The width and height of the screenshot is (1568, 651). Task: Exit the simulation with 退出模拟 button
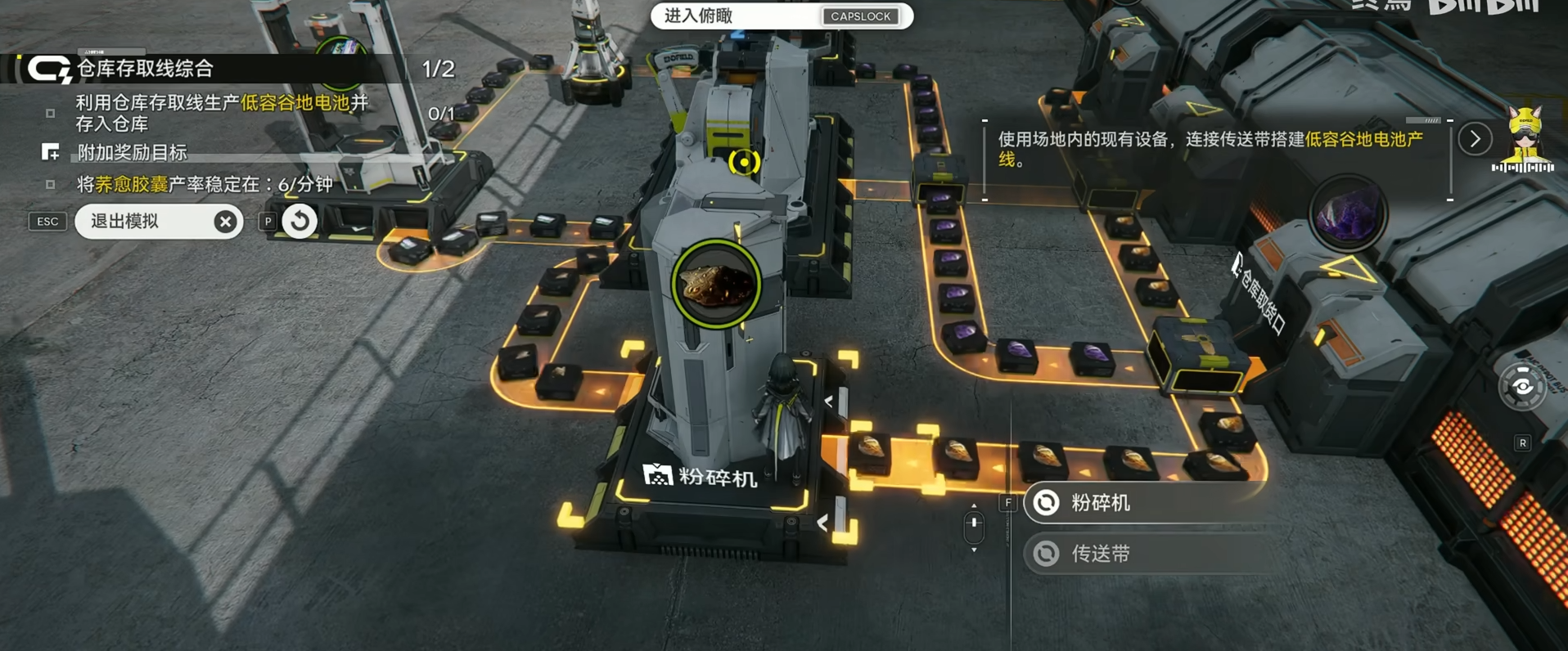coord(158,222)
